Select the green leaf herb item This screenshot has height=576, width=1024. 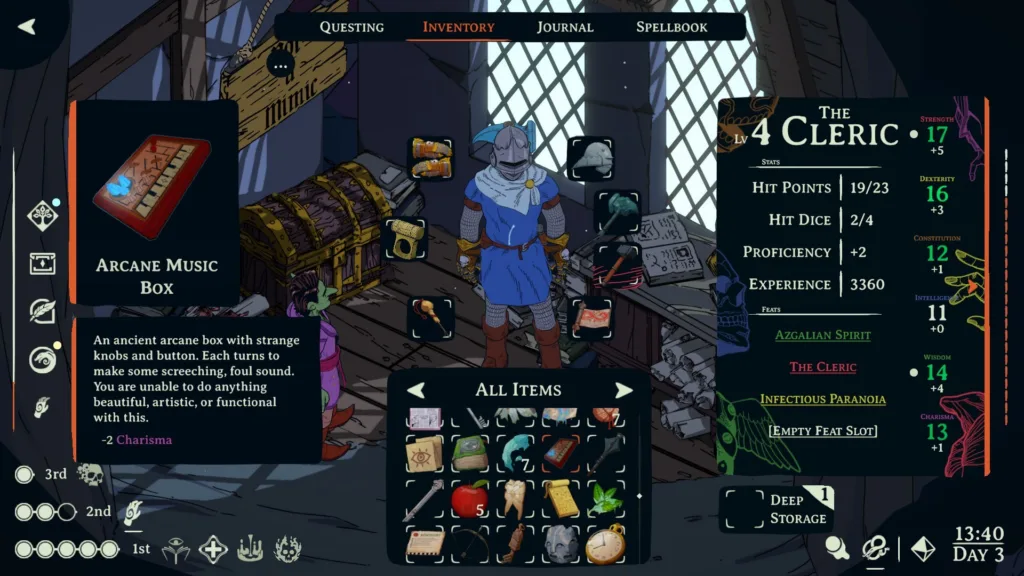(x=605, y=497)
